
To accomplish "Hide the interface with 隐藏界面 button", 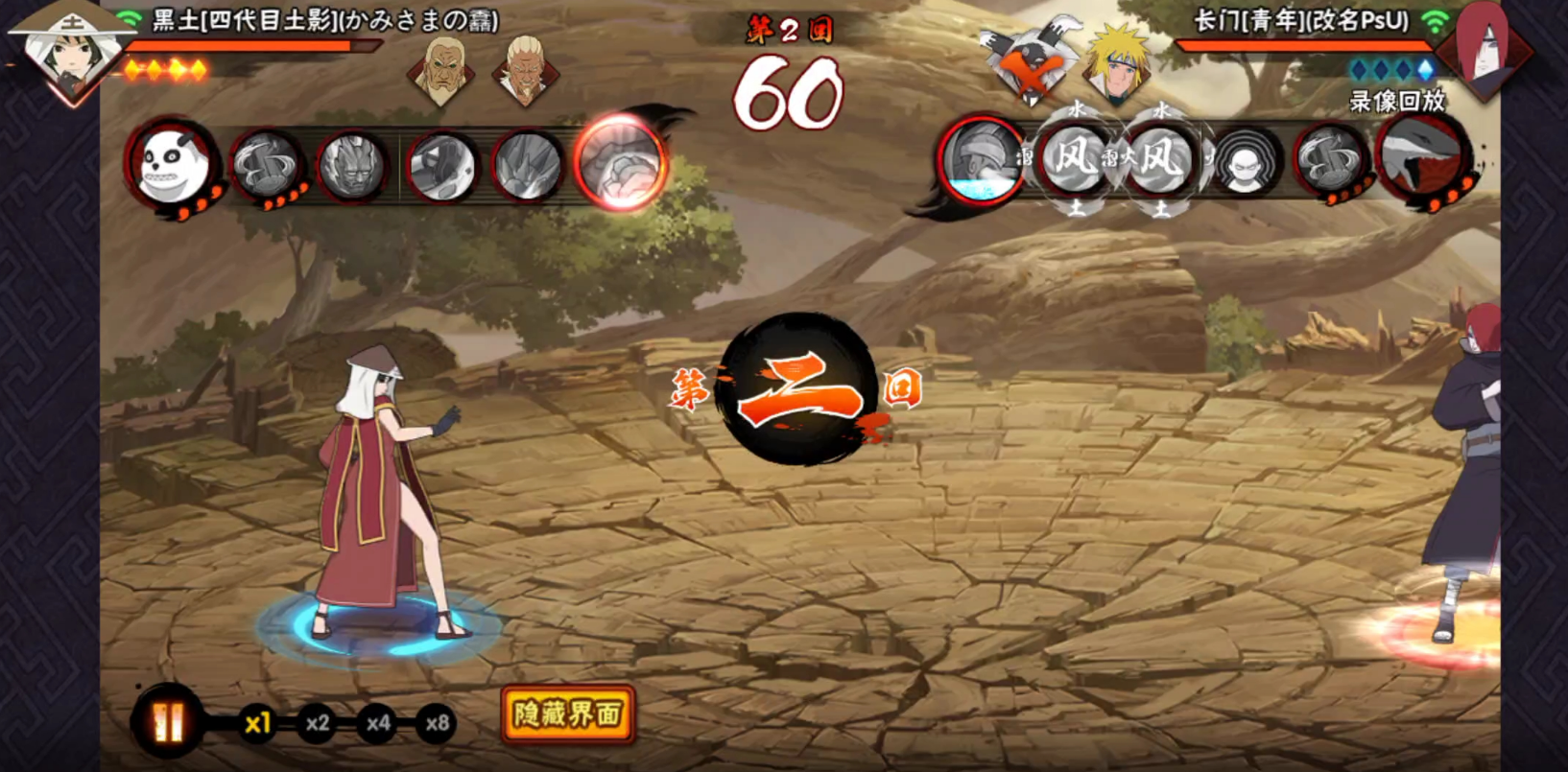I will coord(567,714).
